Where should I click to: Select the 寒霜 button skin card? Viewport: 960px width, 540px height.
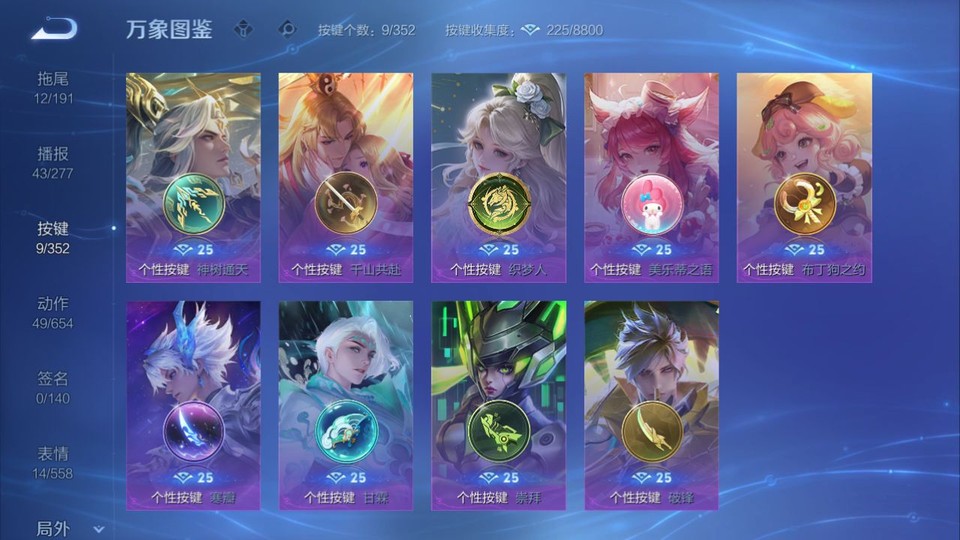click(x=193, y=405)
